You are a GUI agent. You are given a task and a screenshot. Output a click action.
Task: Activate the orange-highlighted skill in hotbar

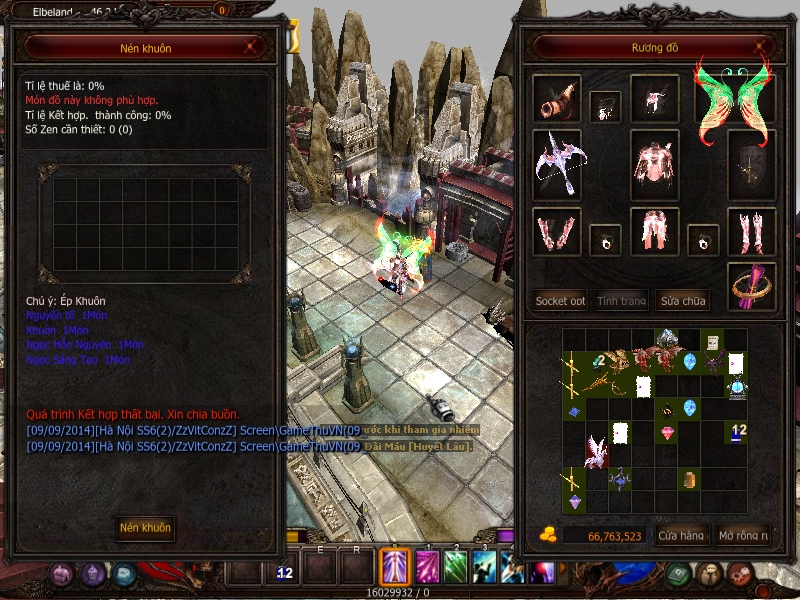coord(394,567)
